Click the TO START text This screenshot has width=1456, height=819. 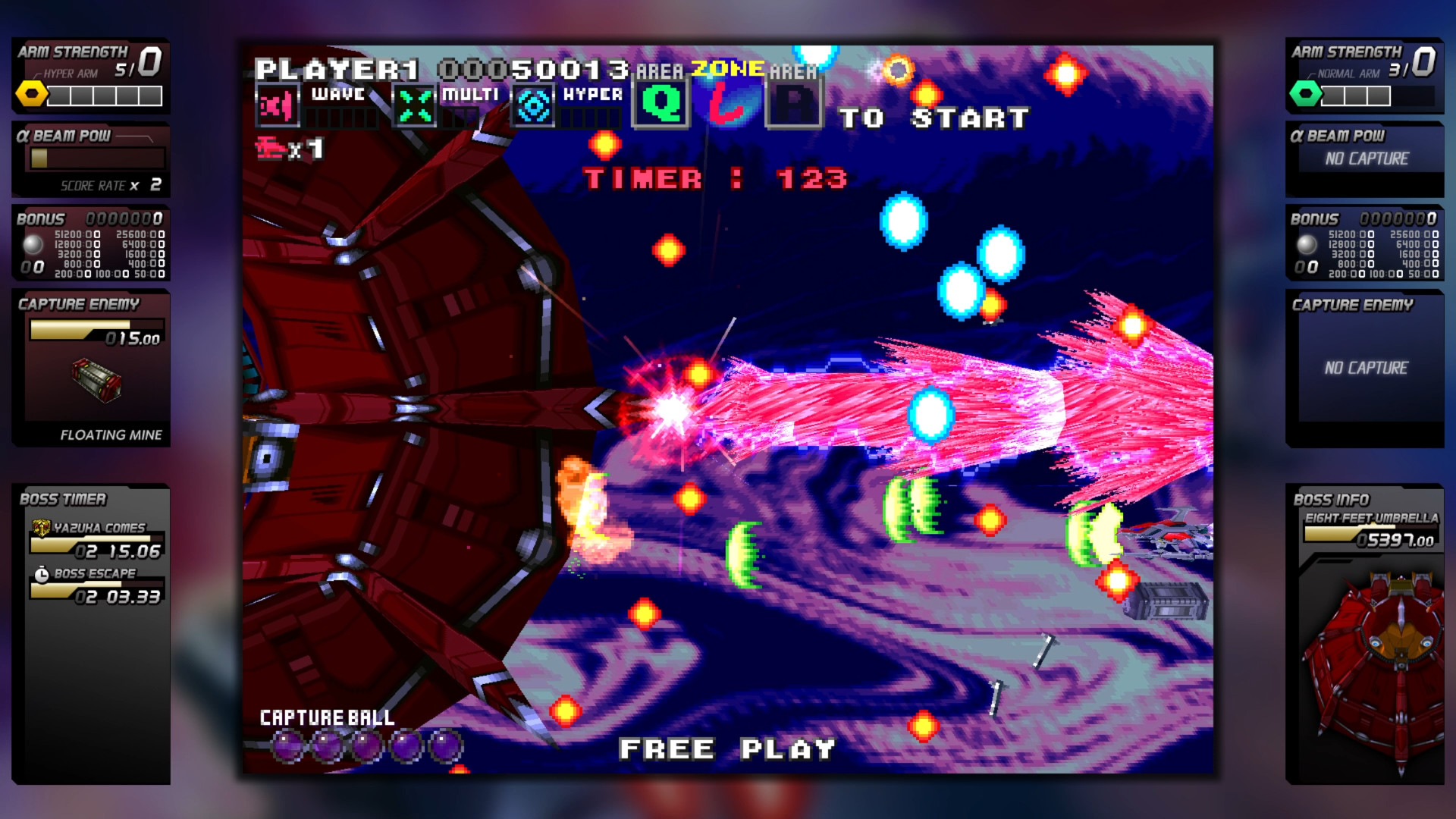coord(933,117)
